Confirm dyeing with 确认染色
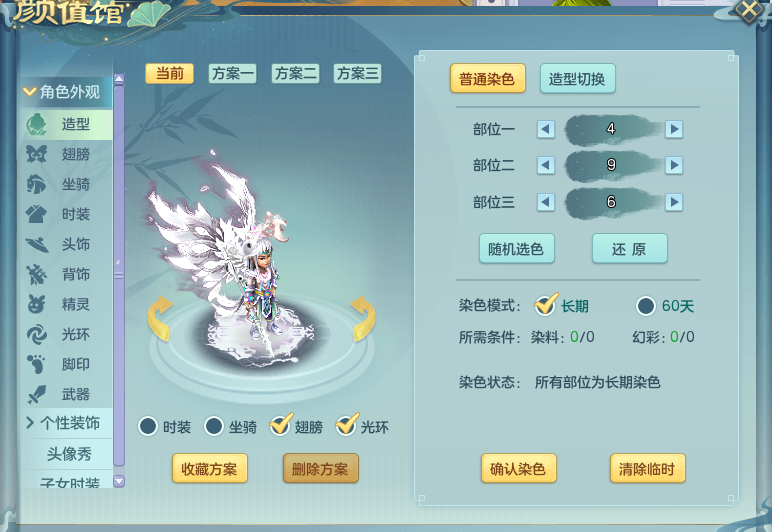 pyautogui.click(x=518, y=468)
